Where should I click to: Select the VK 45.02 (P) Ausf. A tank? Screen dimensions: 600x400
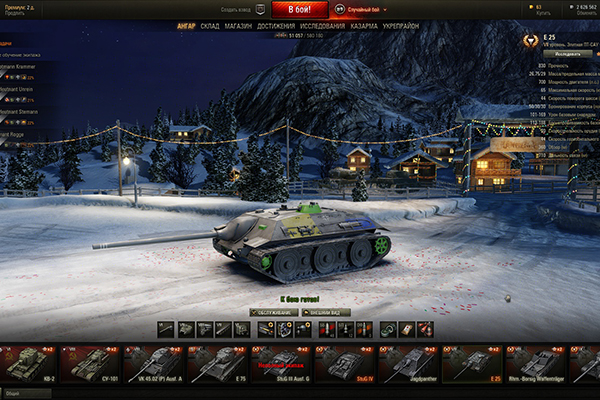click(x=153, y=364)
